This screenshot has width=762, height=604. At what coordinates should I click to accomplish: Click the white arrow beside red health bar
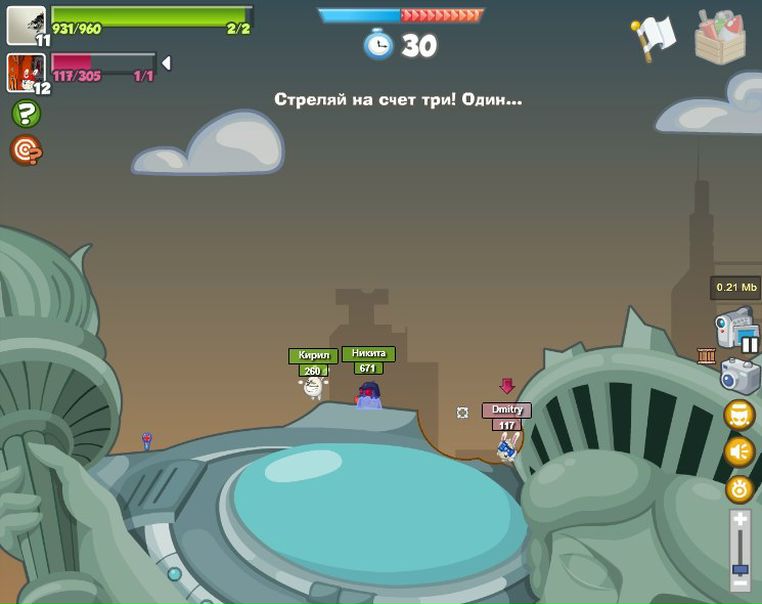166,64
